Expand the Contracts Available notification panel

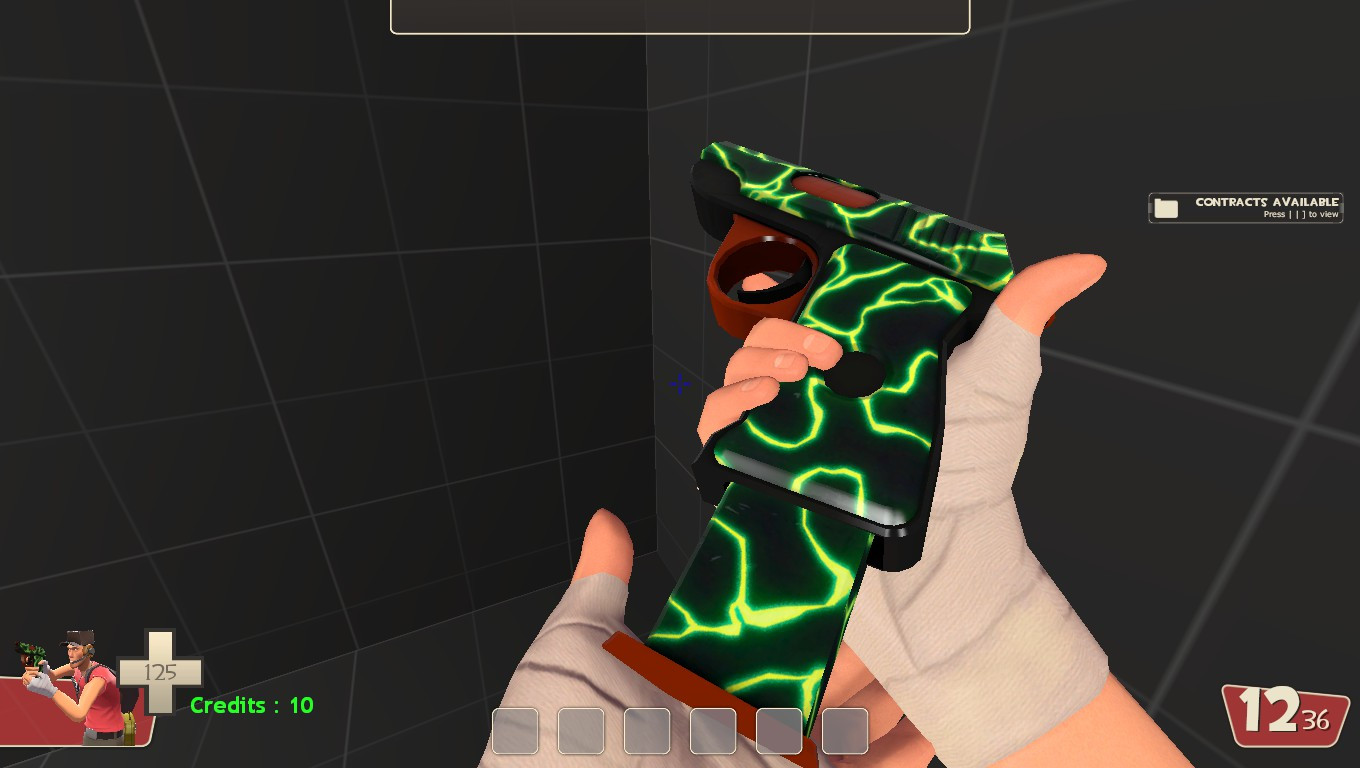tap(1246, 208)
